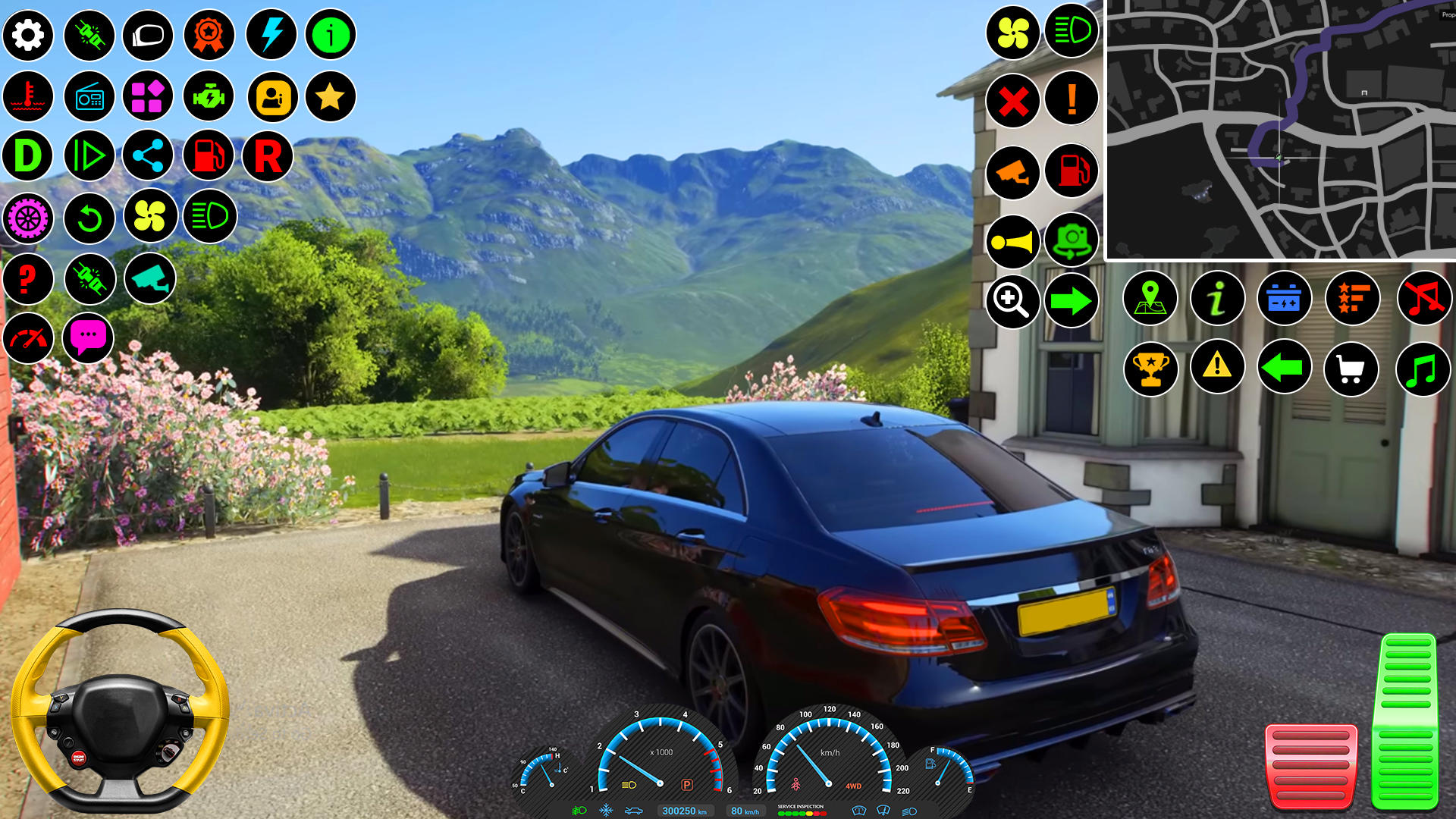The image size is (1456, 819).
Task: Activate the green left arrow indicator
Action: [x=1283, y=368]
